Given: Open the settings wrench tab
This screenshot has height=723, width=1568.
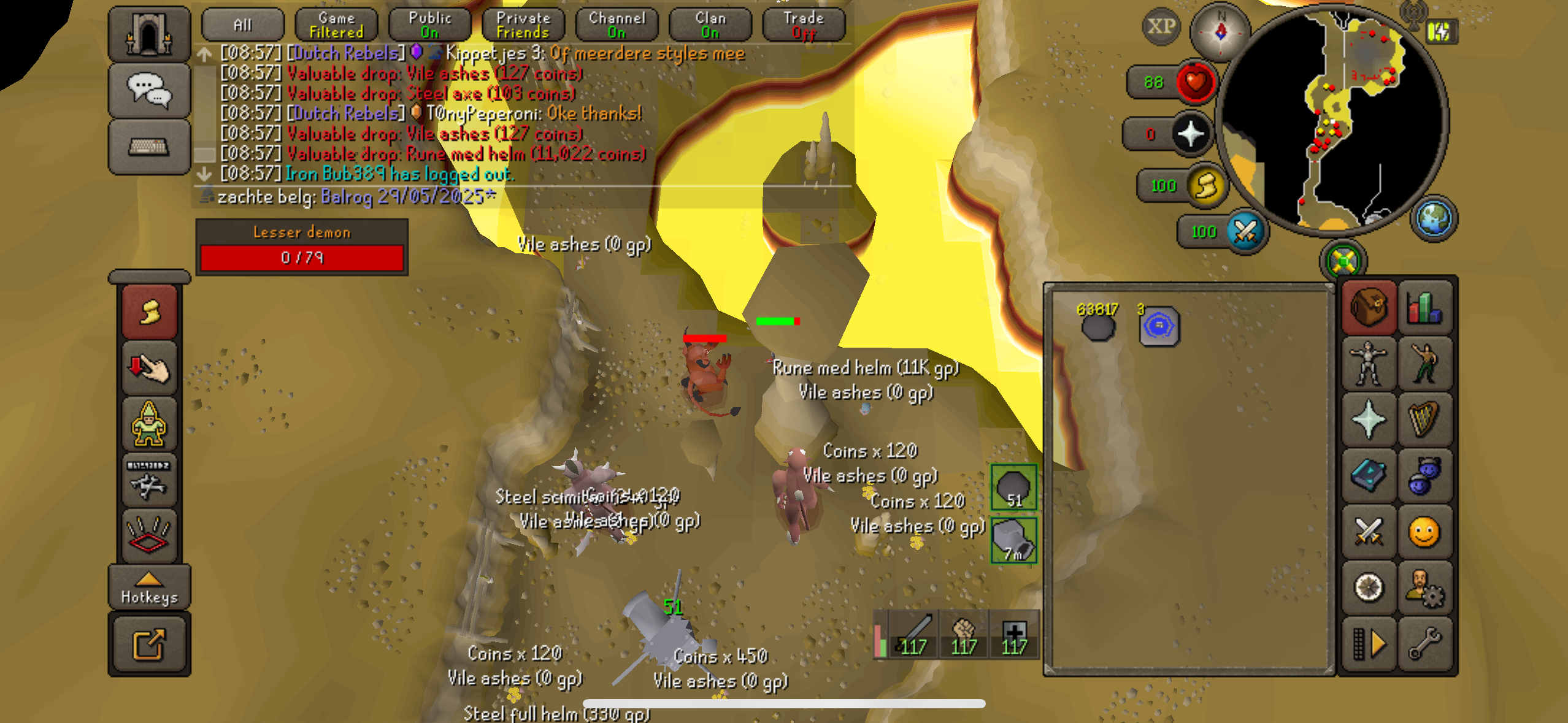Looking at the screenshot, I should pos(1424,645).
